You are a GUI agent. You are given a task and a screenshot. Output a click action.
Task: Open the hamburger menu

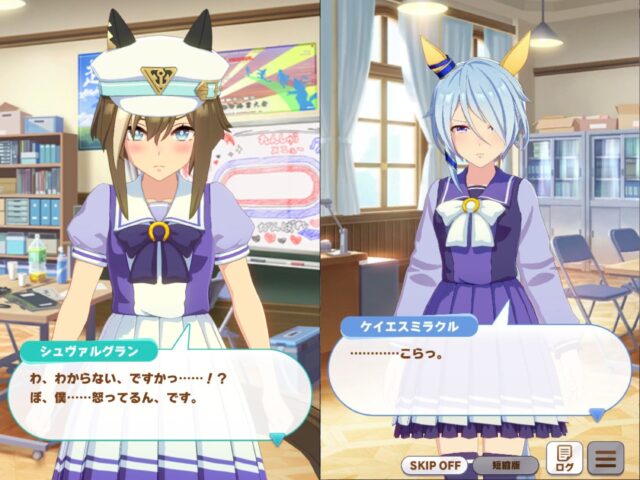605,460
